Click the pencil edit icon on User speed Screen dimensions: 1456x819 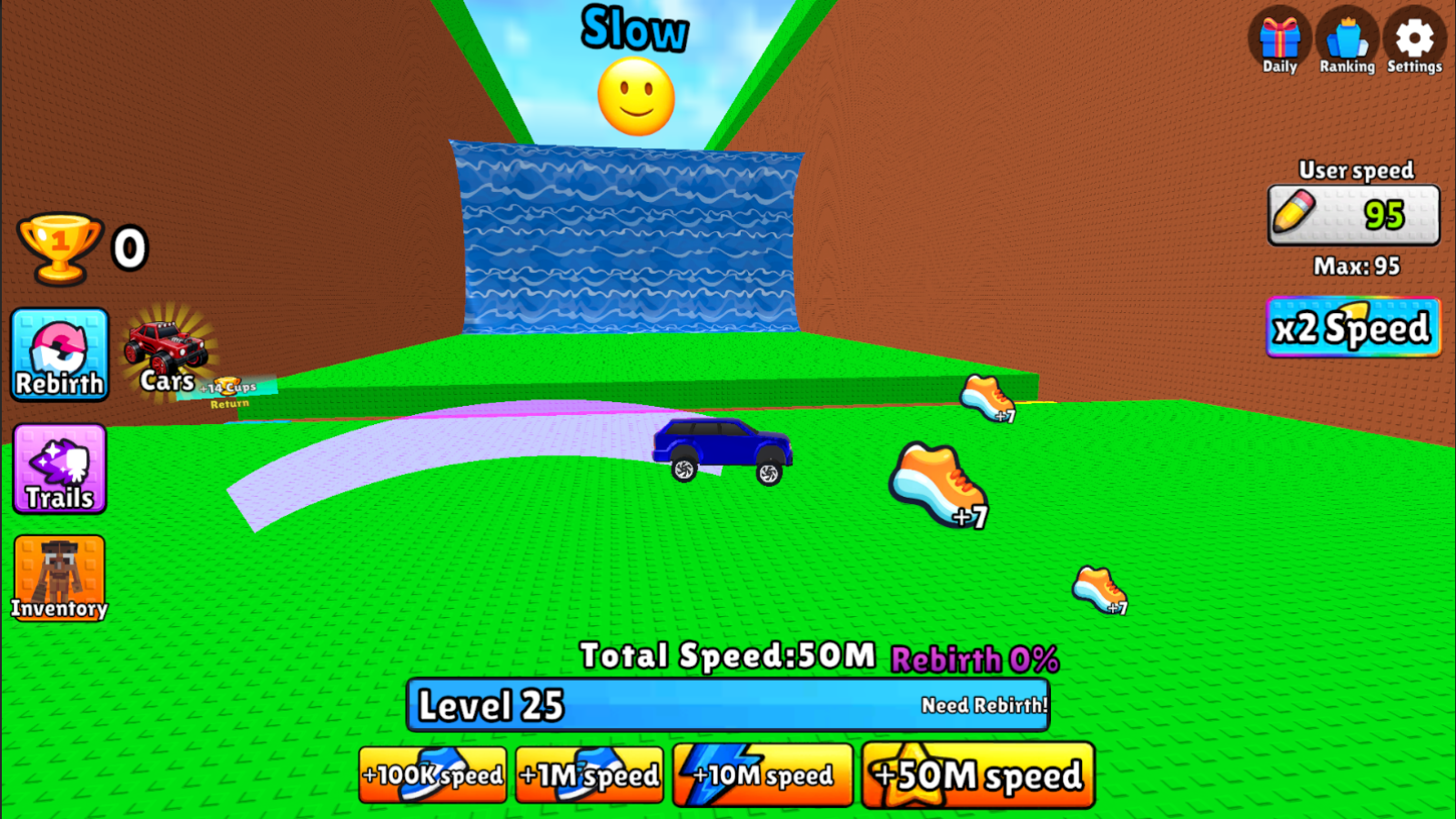(x=1293, y=211)
